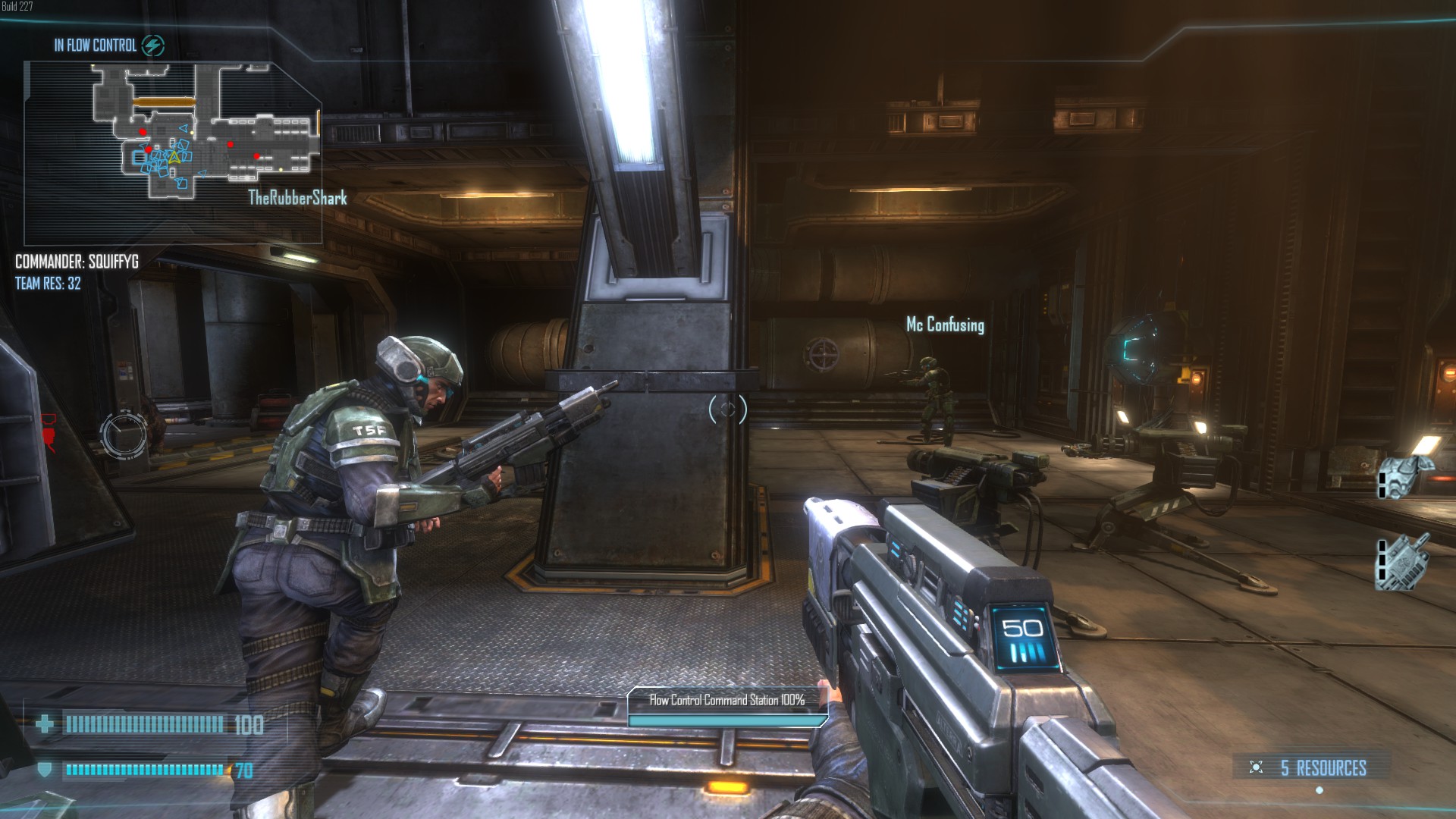
Task: Click the lightning bolt power status icon
Action: pos(153,45)
